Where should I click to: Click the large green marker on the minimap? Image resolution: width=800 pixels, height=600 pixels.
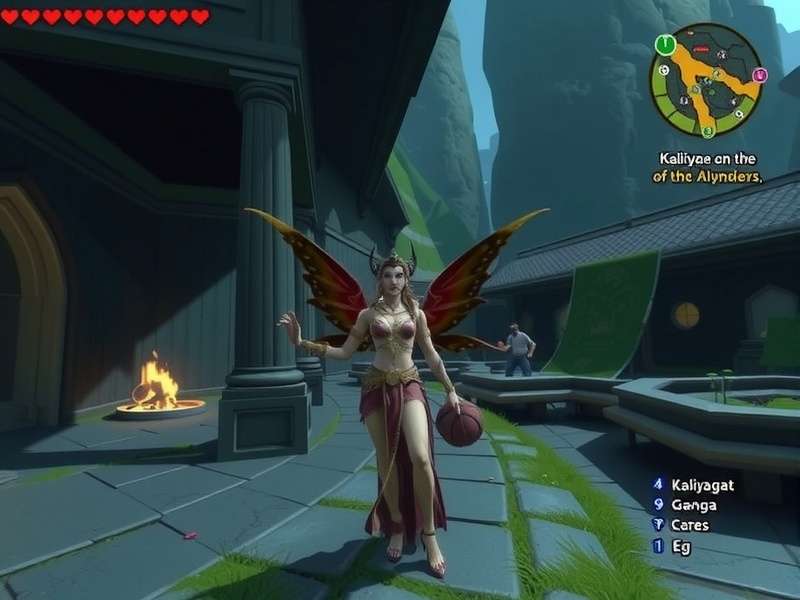tap(665, 44)
